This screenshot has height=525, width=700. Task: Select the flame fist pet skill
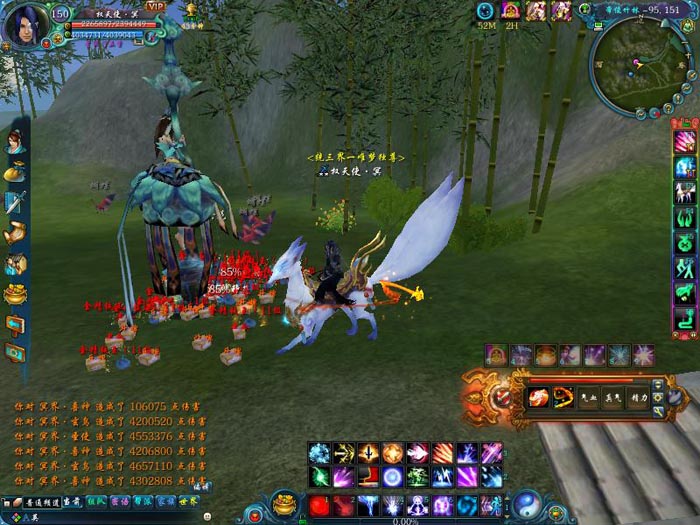pos(538,397)
